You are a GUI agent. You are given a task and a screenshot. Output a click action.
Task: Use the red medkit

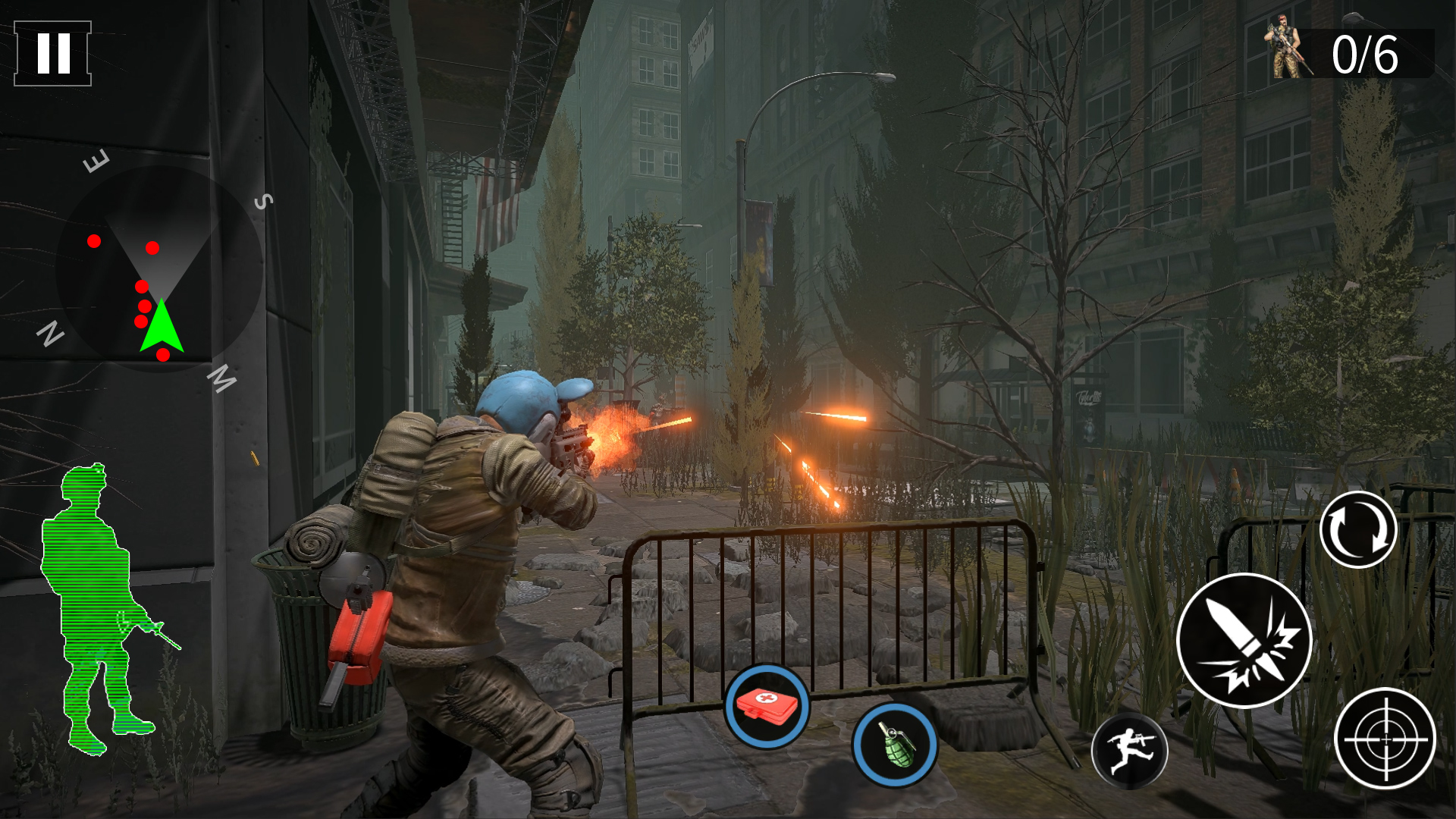point(767,707)
